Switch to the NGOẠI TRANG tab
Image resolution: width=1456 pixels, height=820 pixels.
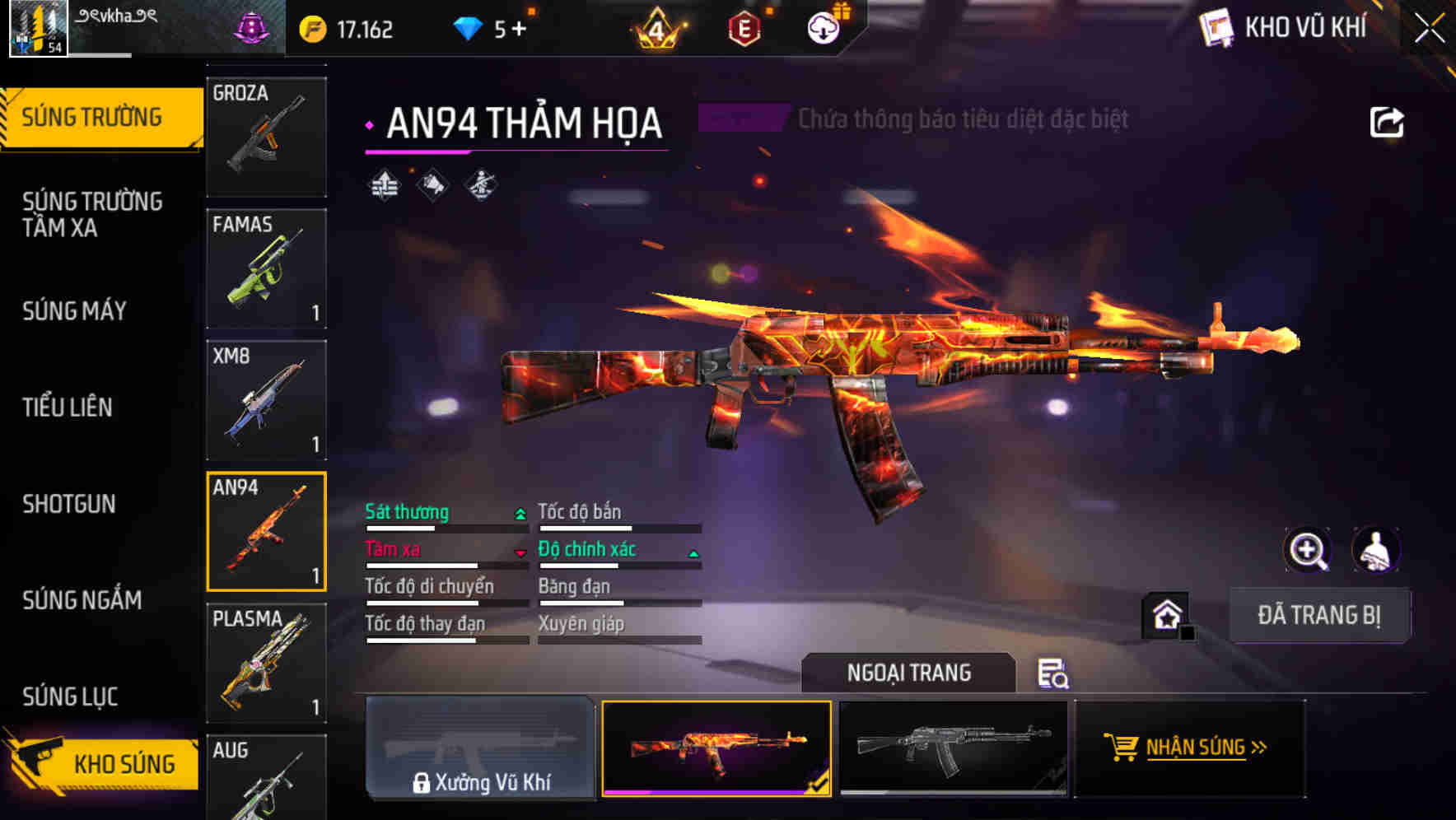pos(909,672)
